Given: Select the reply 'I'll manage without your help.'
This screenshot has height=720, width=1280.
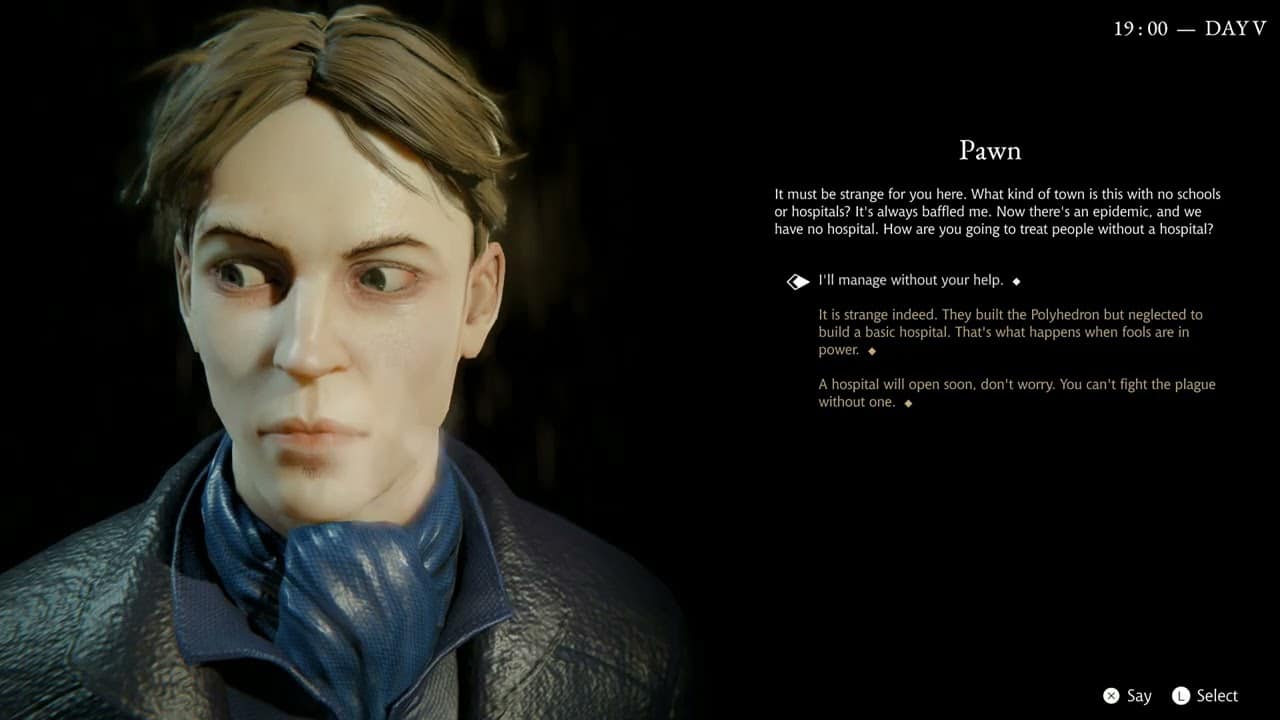Looking at the screenshot, I should (910, 280).
